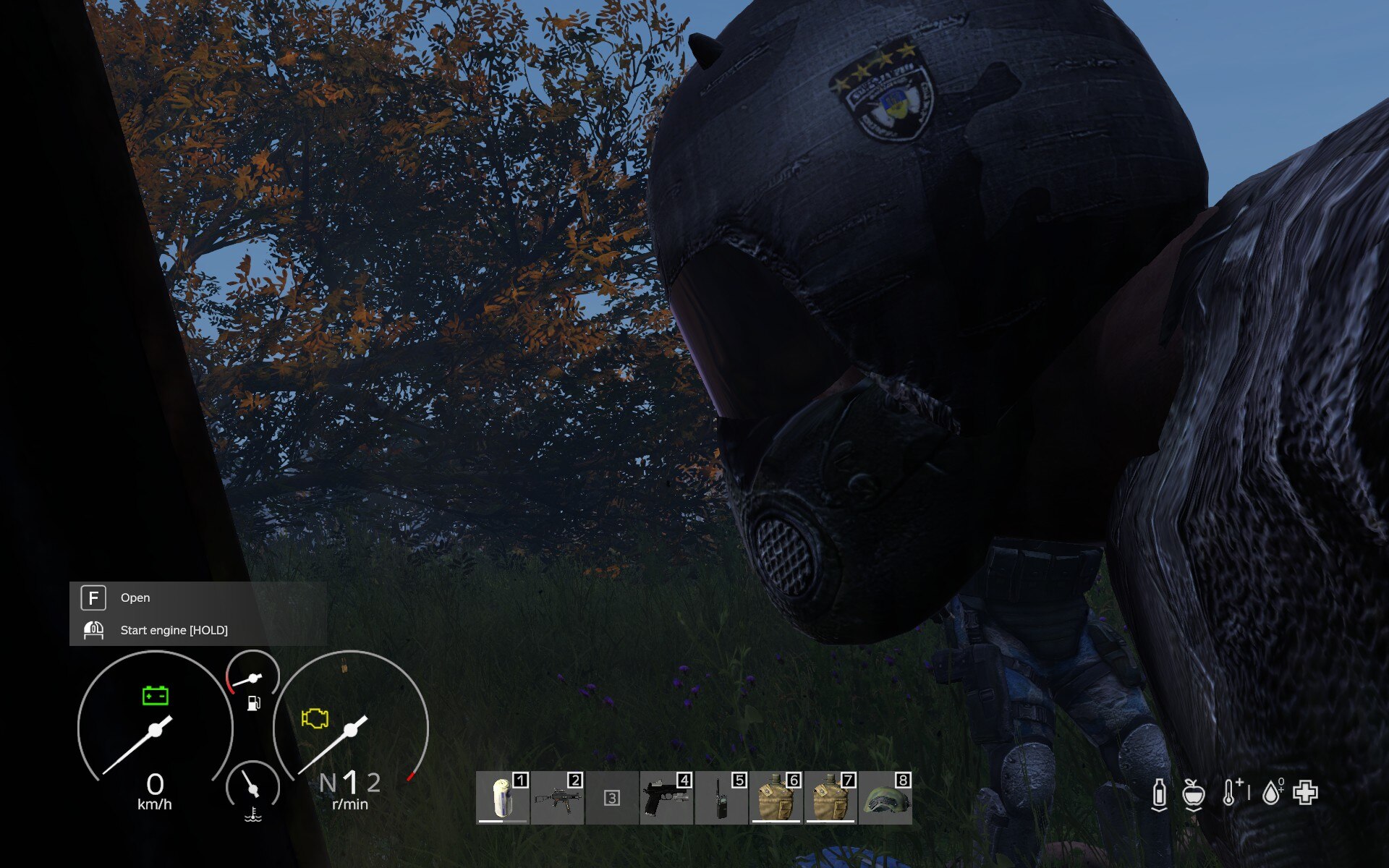Select the camo helmet in slot 8

pos(885,798)
